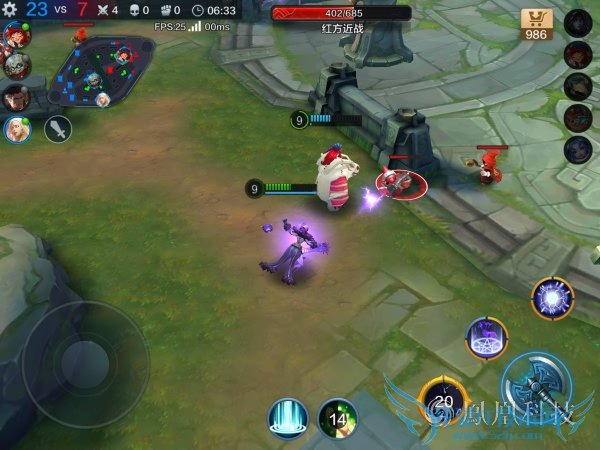The image size is (600, 450).
Task: Select the grey masked teammate portrait
Action: pos(16,66)
